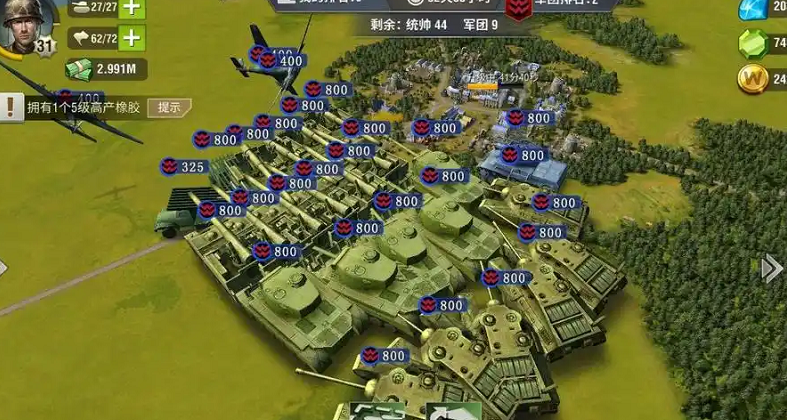Open the blue diamond currency
The image size is (787, 420).
752,9
